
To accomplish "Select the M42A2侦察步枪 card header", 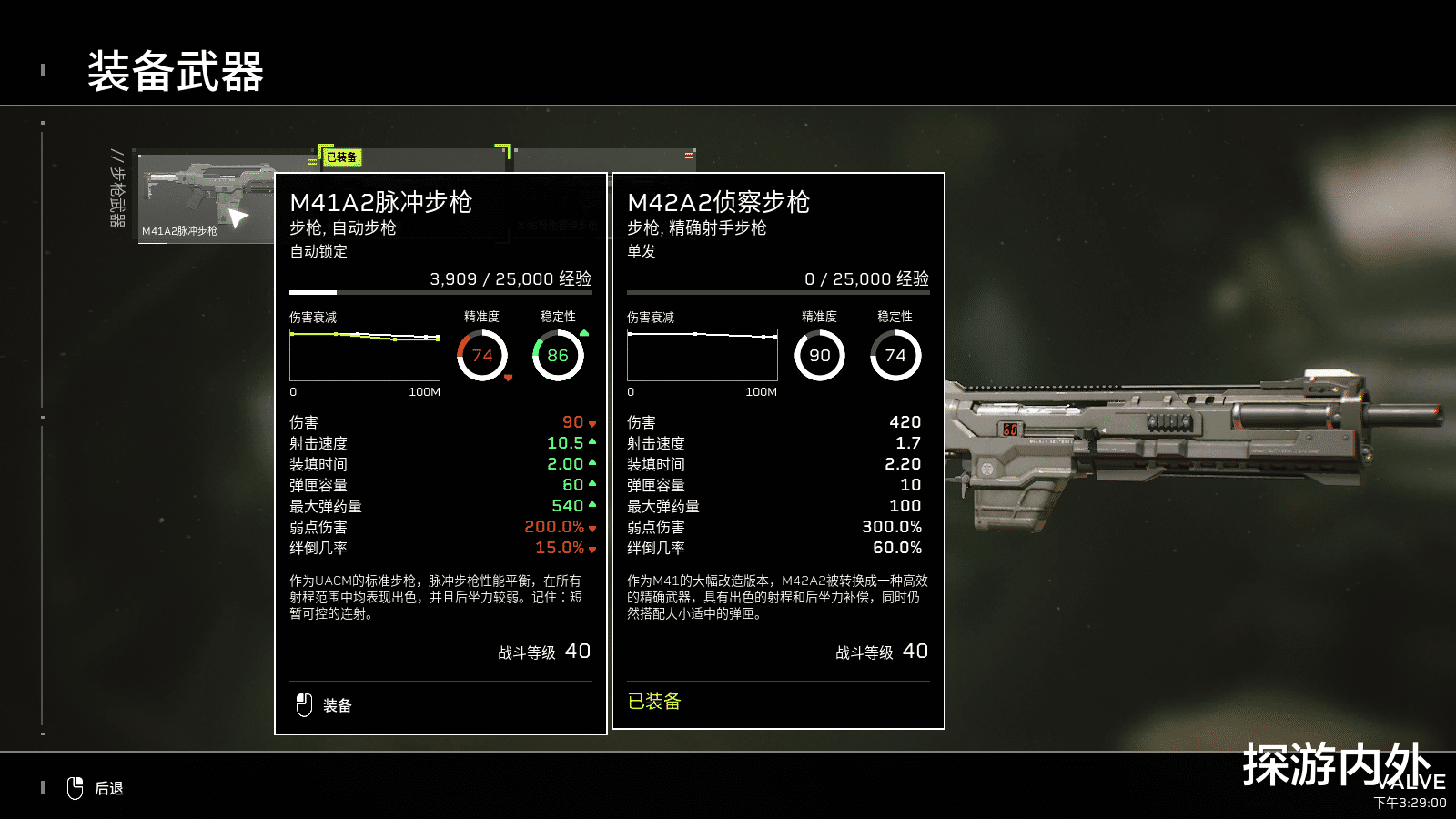I will click(x=718, y=204).
